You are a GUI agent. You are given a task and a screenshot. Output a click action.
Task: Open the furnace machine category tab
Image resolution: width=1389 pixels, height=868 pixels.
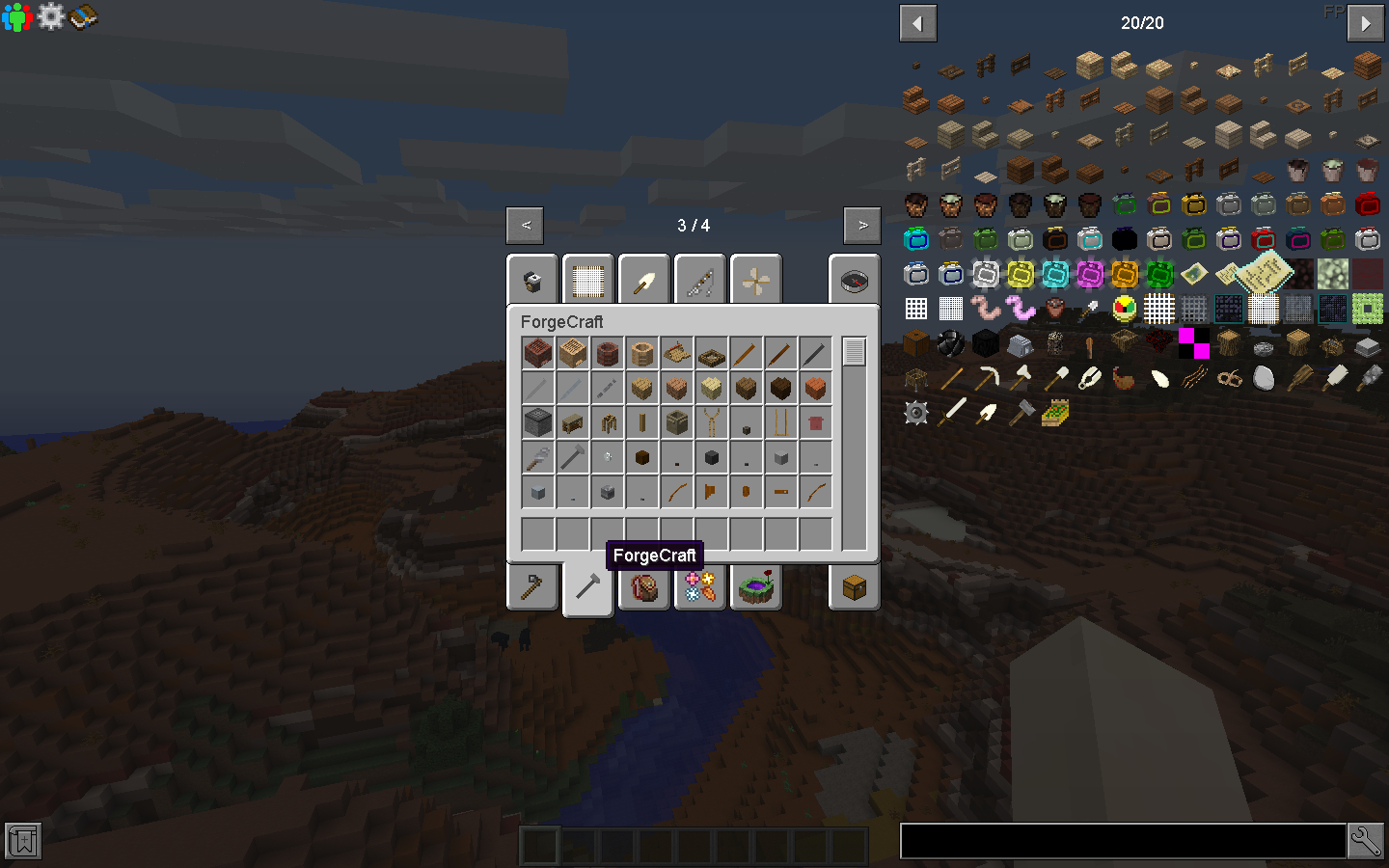531,279
